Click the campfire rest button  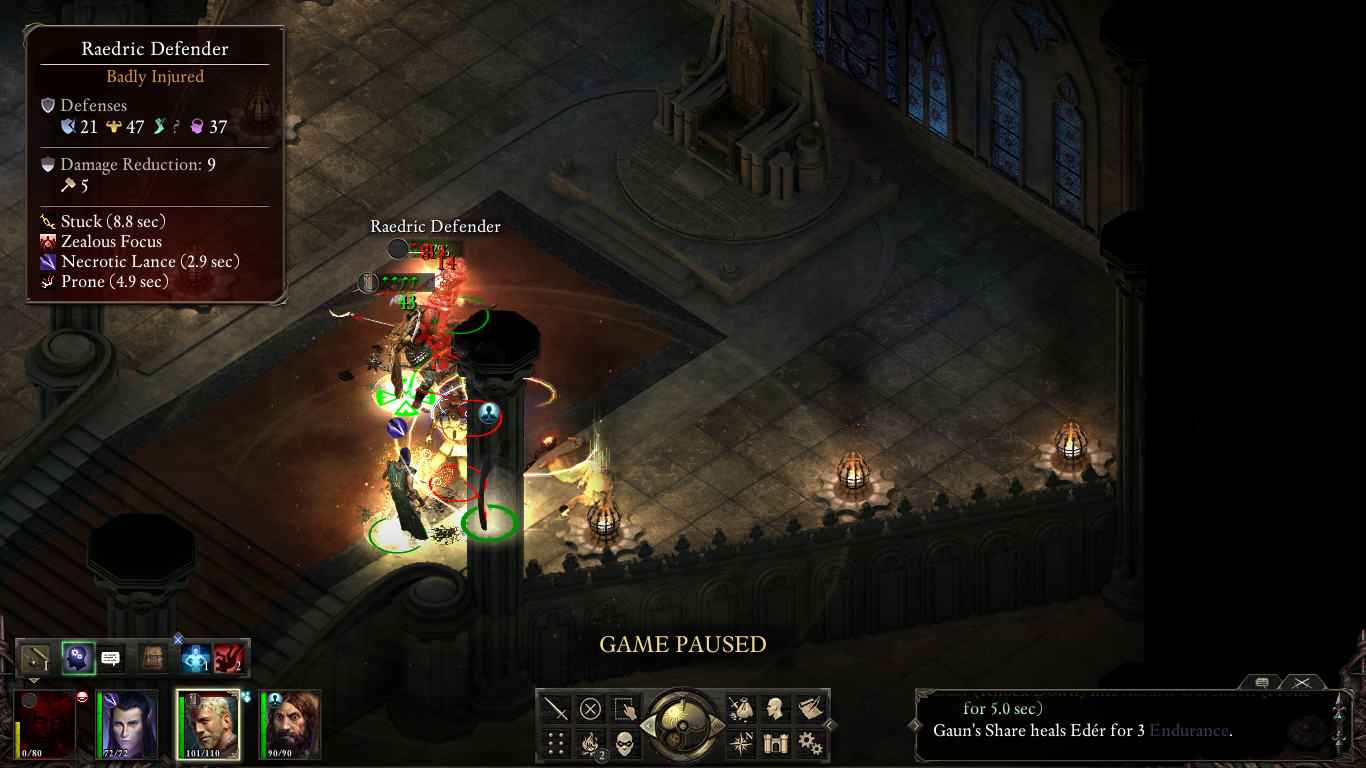point(591,743)
